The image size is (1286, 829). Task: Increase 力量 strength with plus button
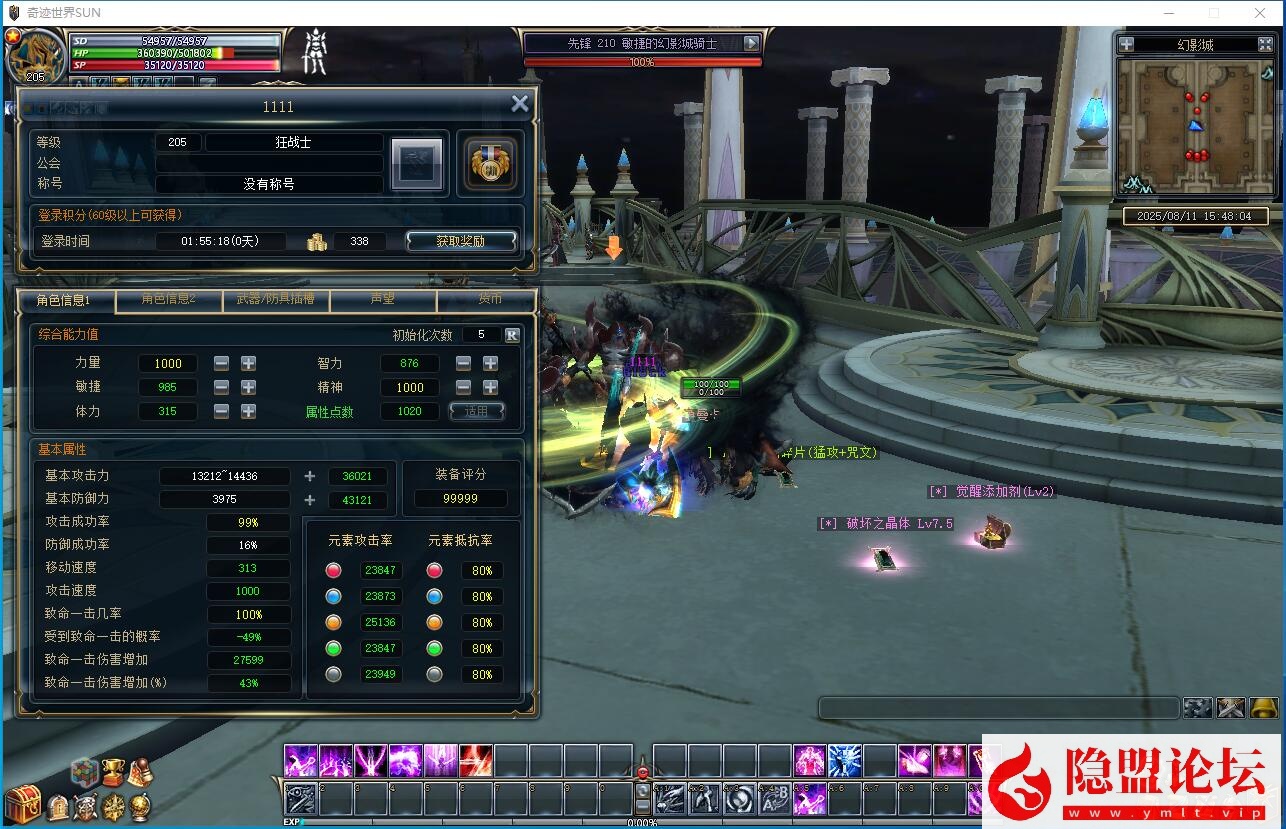click(x=248, y=363)
